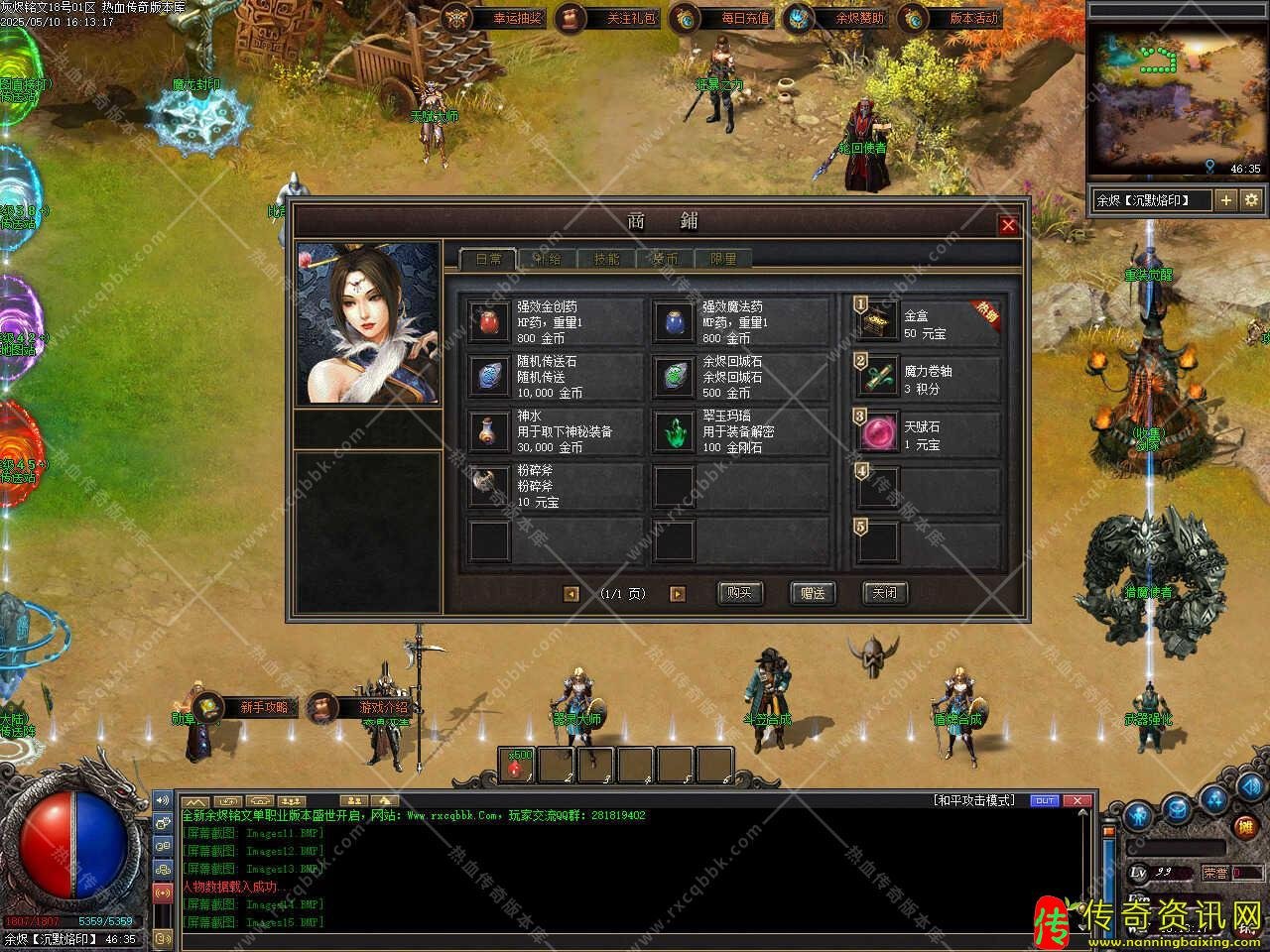This screenshot has height=952, width=1270.
Task: Select the 翠玉玛瑙 green gem item
Action: [x=675, y=431]
